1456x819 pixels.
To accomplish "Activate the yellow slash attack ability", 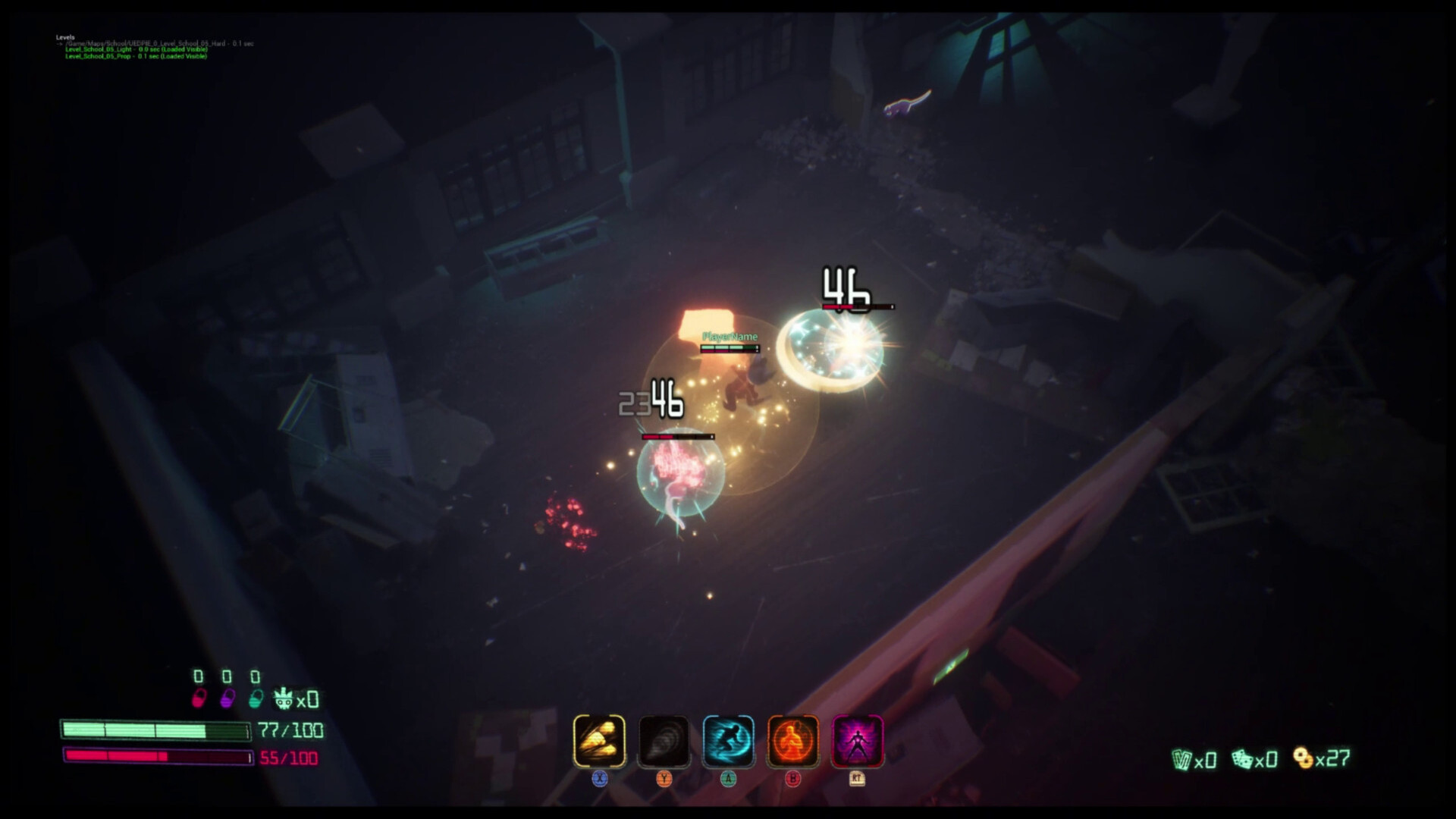I will pos(599,740).
